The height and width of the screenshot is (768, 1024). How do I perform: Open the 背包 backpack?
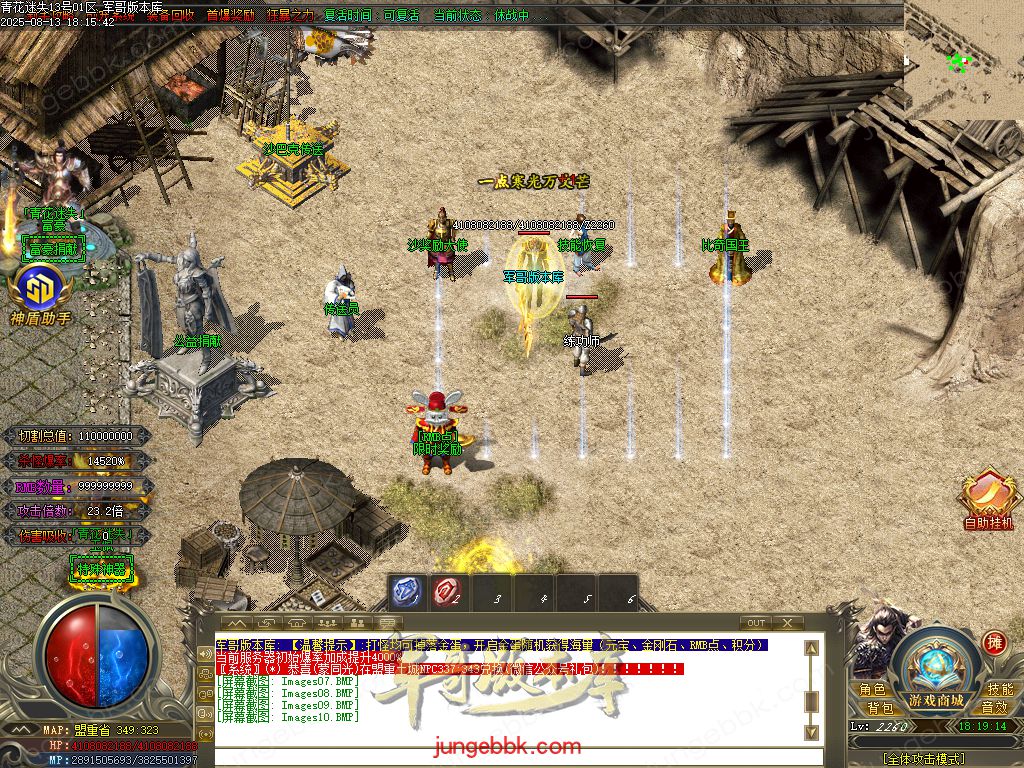tap(880, 708)
